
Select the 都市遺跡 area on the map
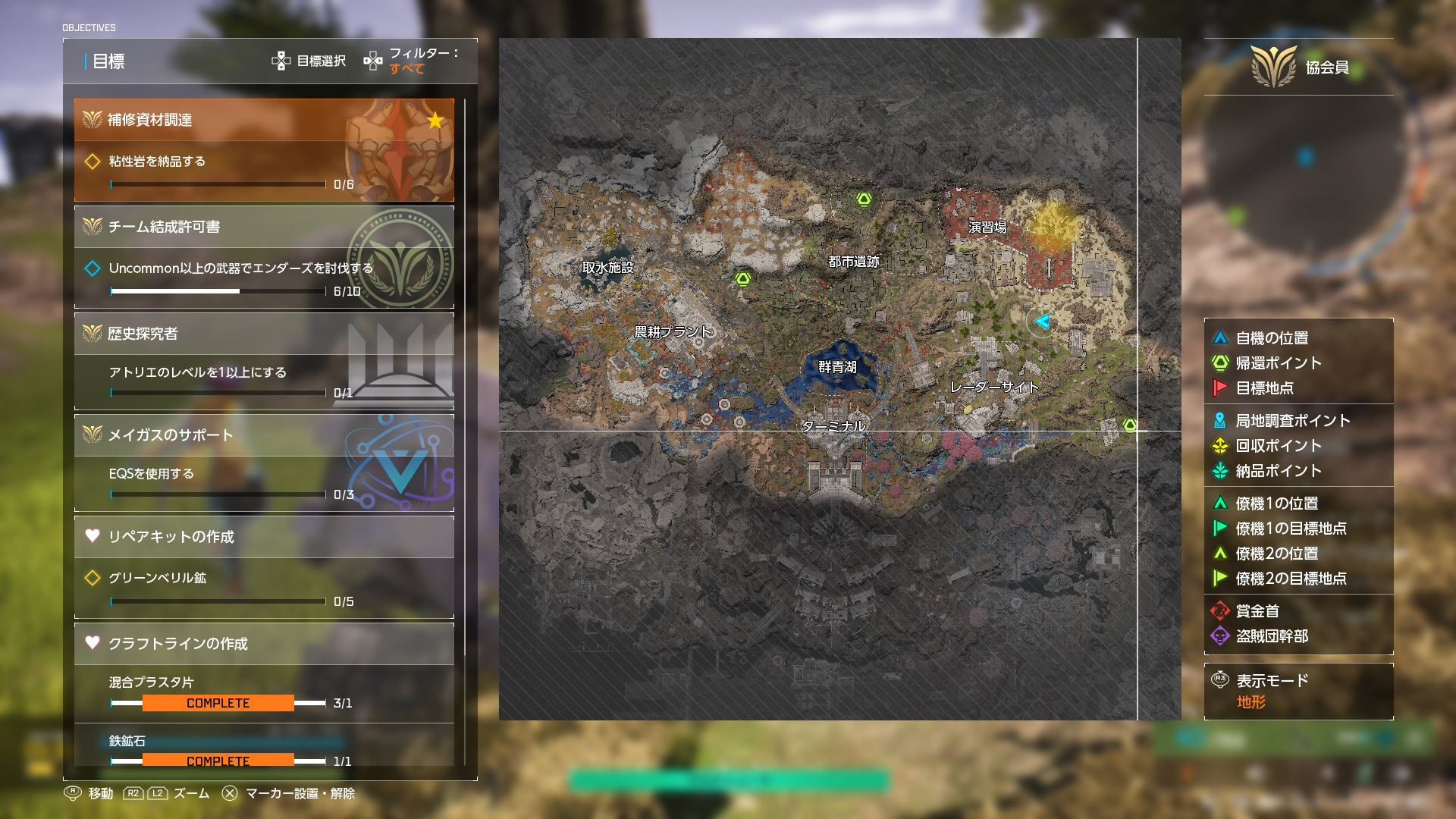pyautogui.click(x=853, y=262)
